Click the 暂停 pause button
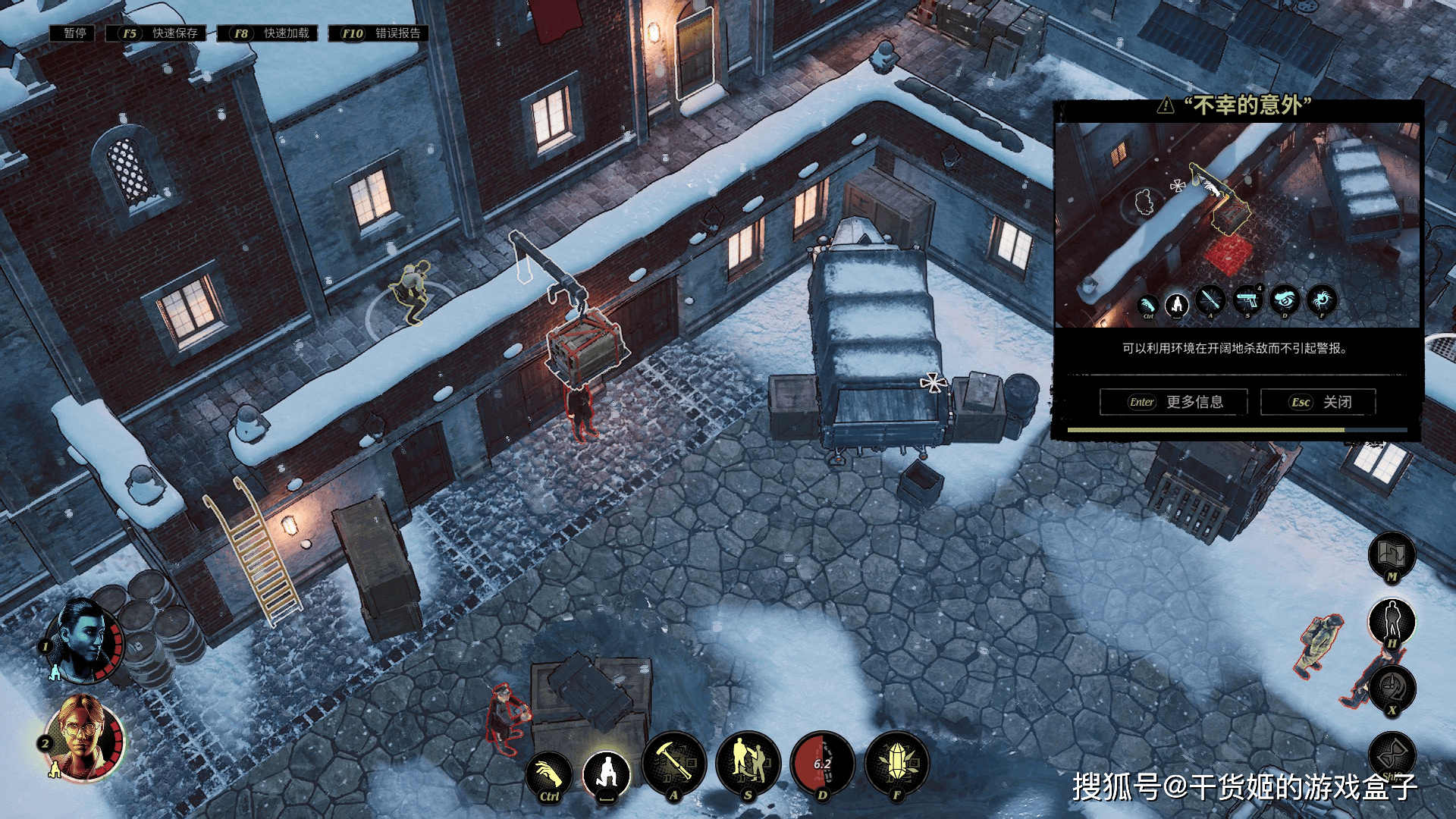This screenshot has width=1456, height=819. click(73, 33)
